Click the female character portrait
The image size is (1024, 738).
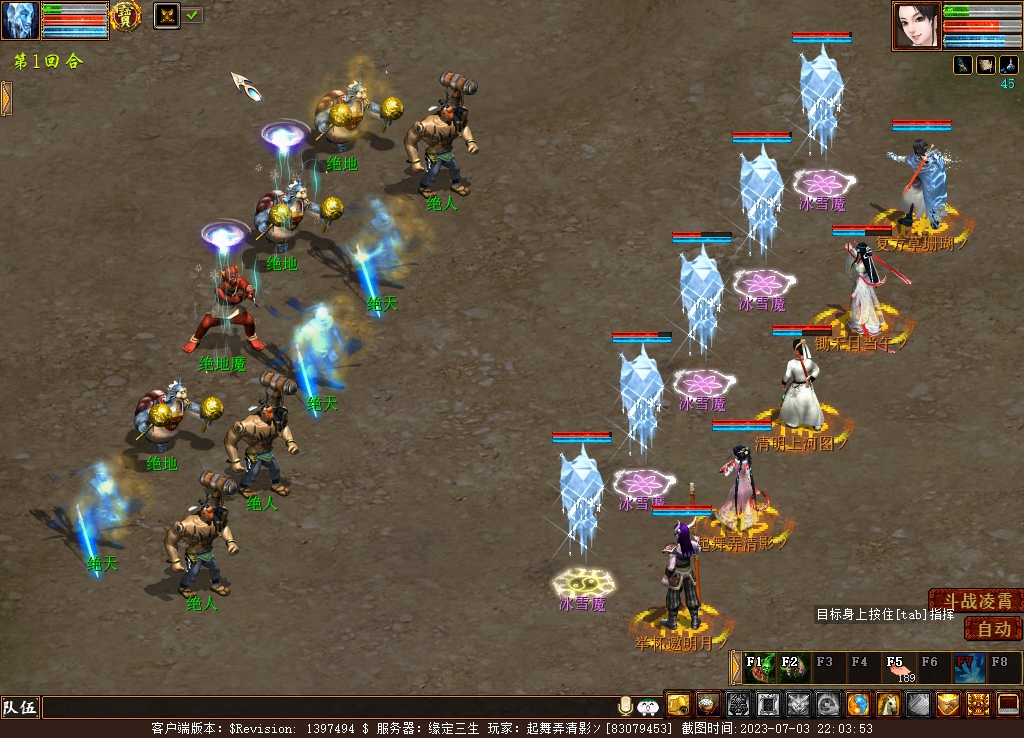pyautogui.click(x=917, y=26)
